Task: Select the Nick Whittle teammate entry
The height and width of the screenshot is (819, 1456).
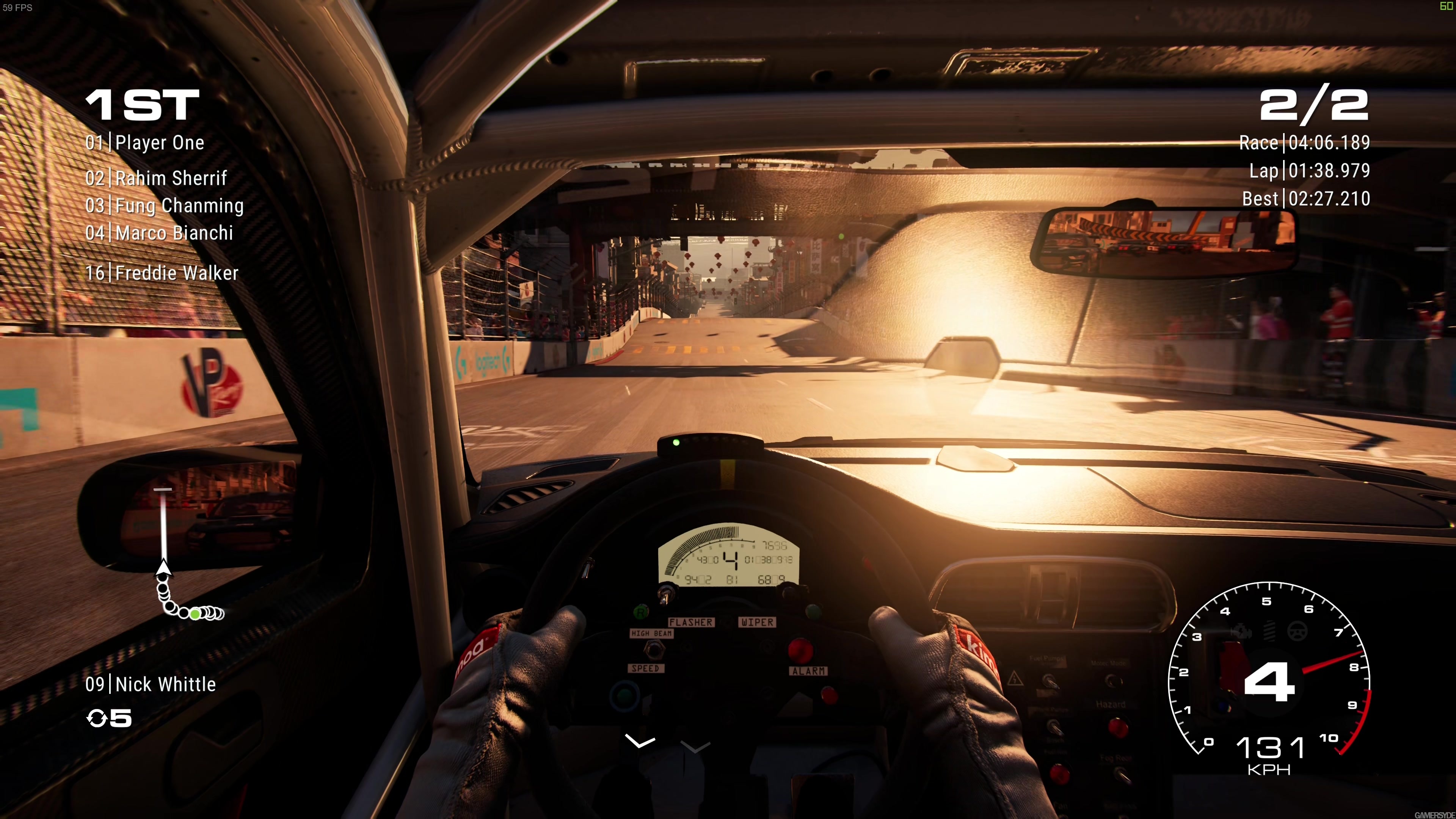Action: [151, 684]
